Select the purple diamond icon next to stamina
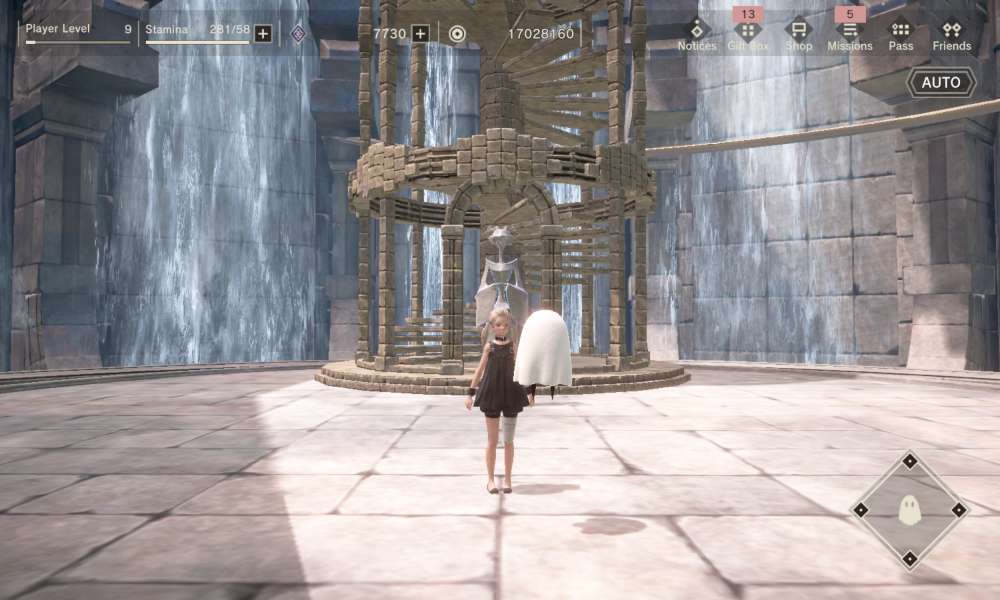This screenshot has width=1000, height=600. pyautogui.click(x=298, y=34)
